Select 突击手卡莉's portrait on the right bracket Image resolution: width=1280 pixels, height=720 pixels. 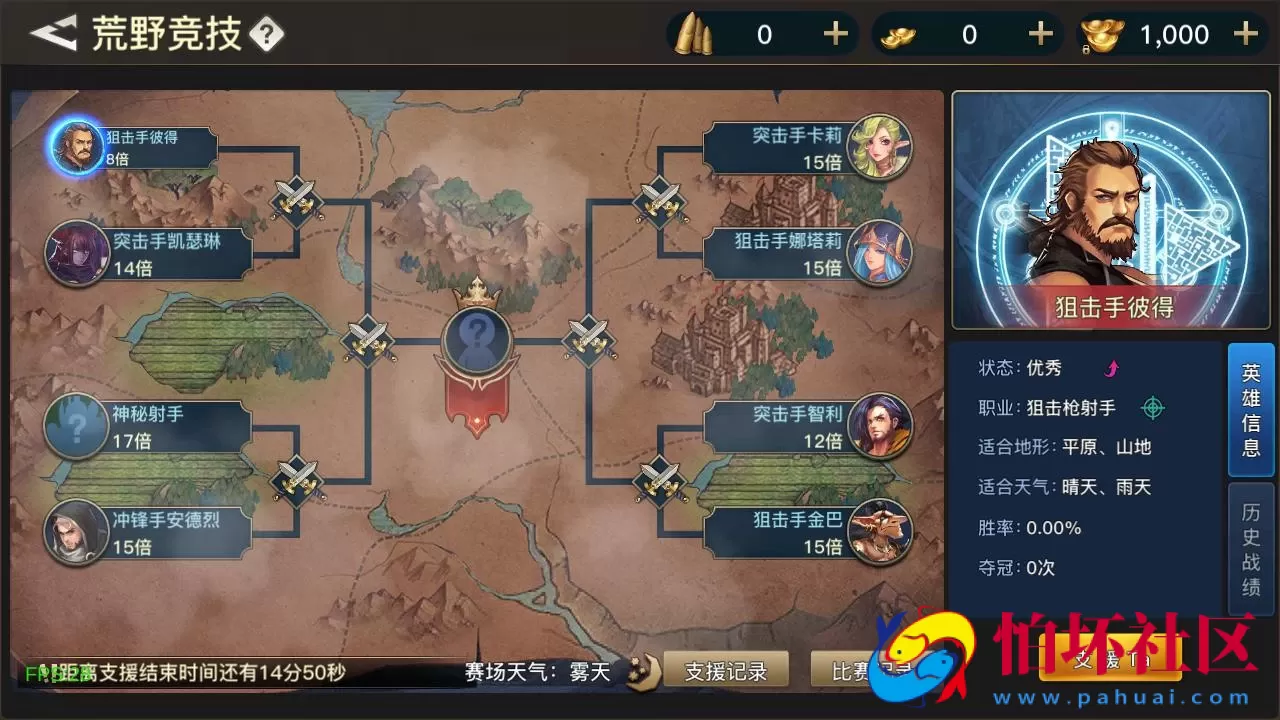(x=879, y=146)
